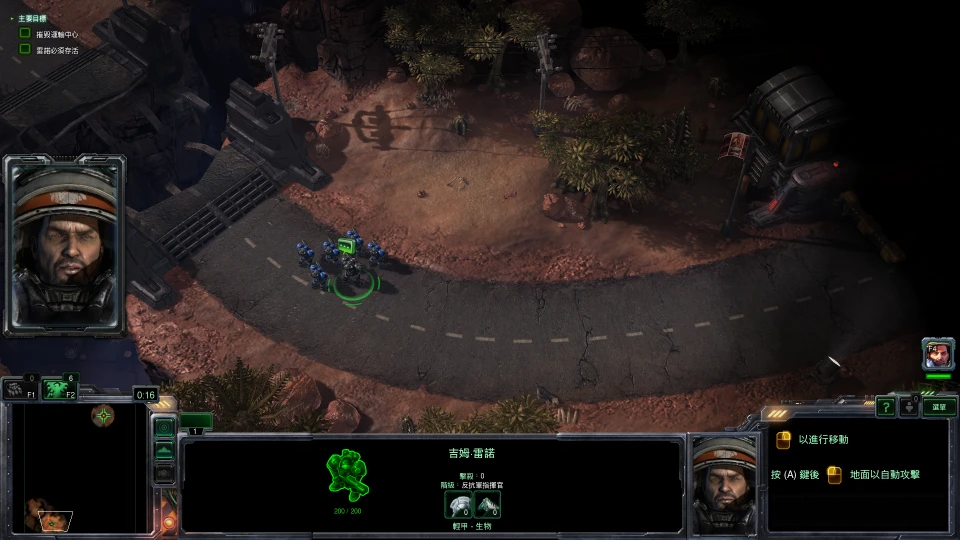Click Raynor's portrait beside the command card
This screenshot has width=960, height=540.
click(725, 483)
